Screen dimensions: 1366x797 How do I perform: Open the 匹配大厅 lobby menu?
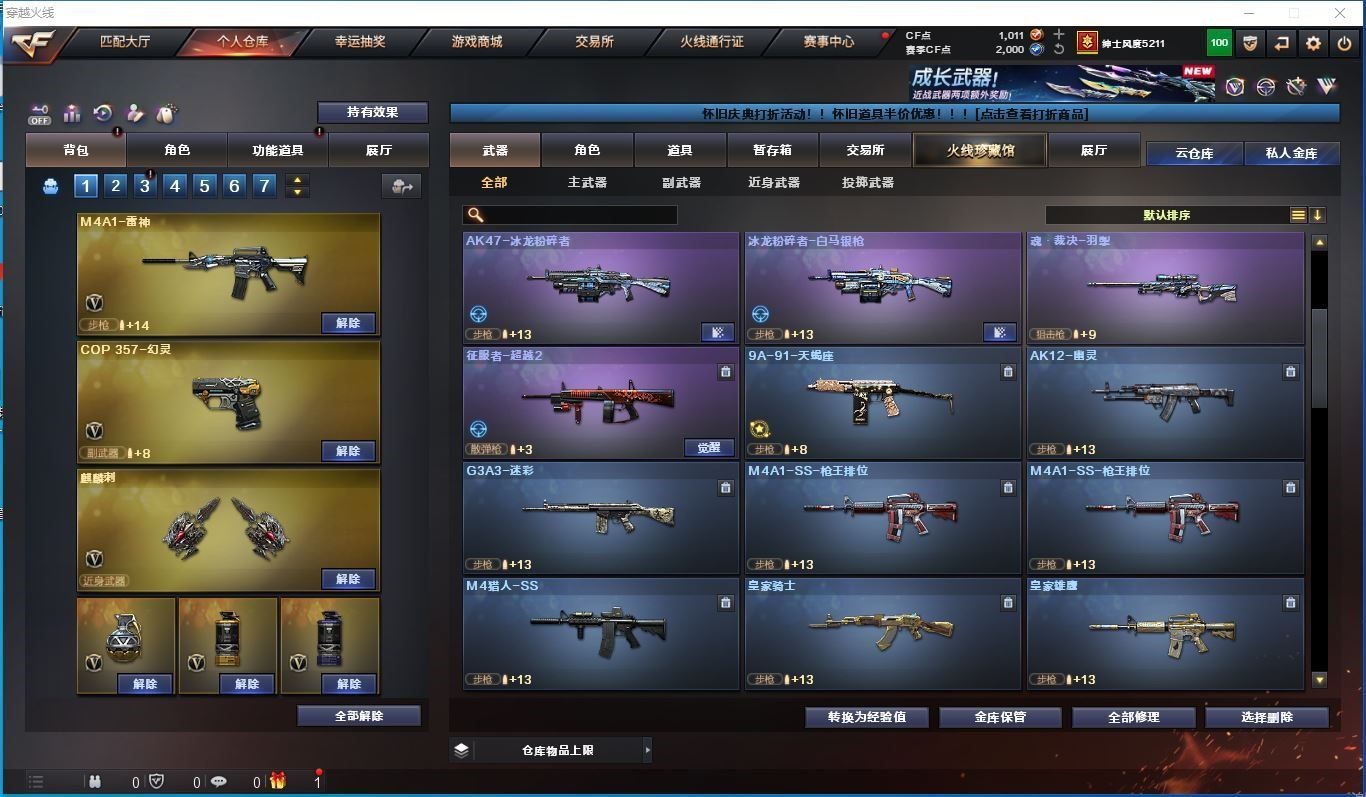125,42
